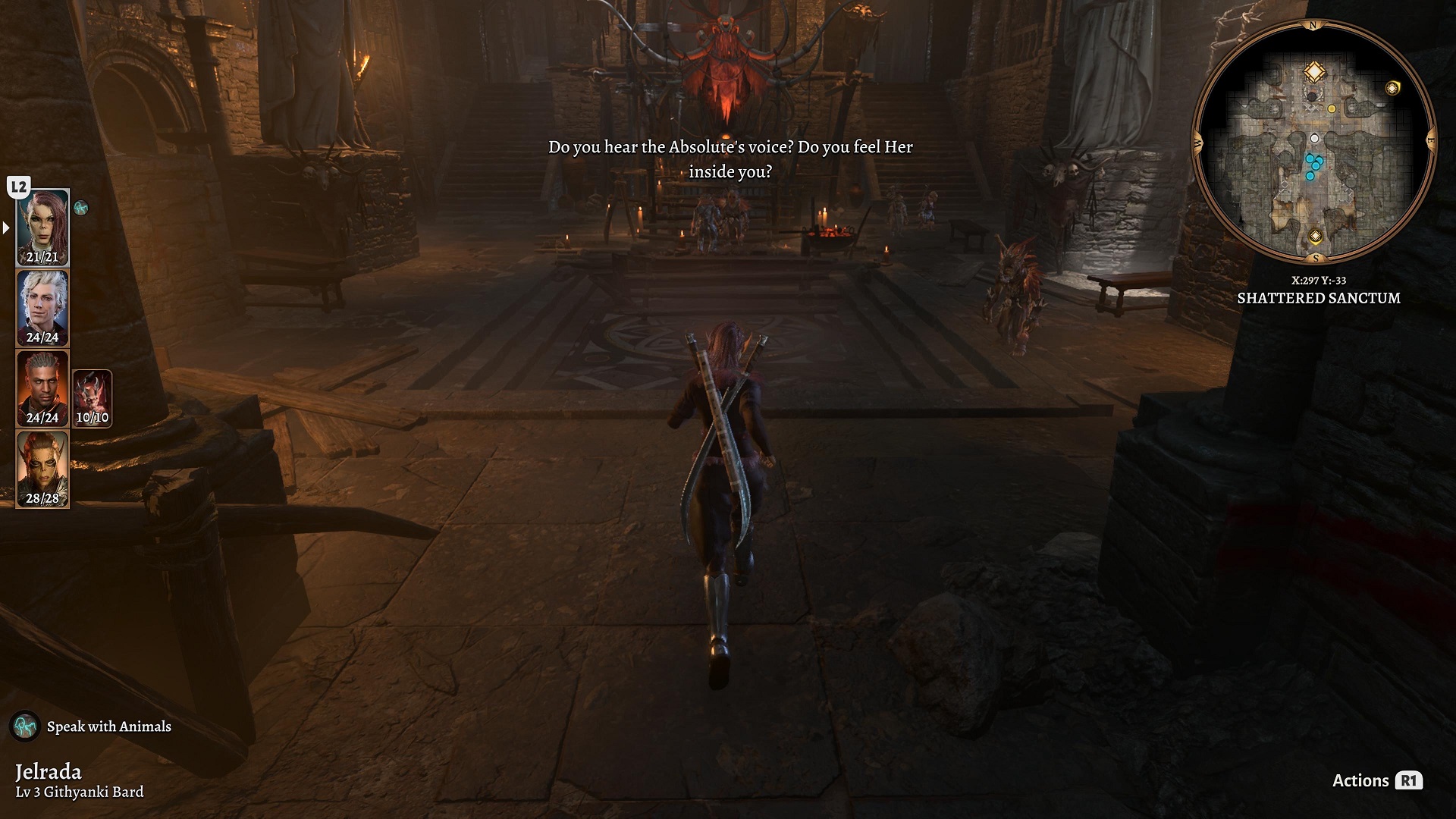The width and height of the screenshot is (1456, 819).
Task: Click the L2 prompt badge above party portraits
Action: pos(17,184)
